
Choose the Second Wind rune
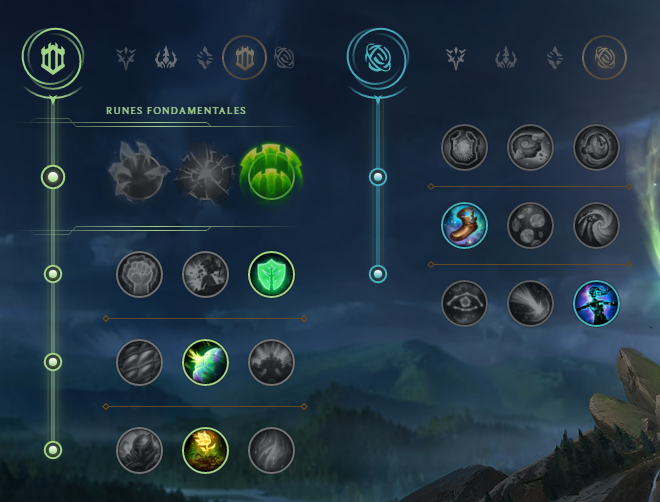pos(205,362)
